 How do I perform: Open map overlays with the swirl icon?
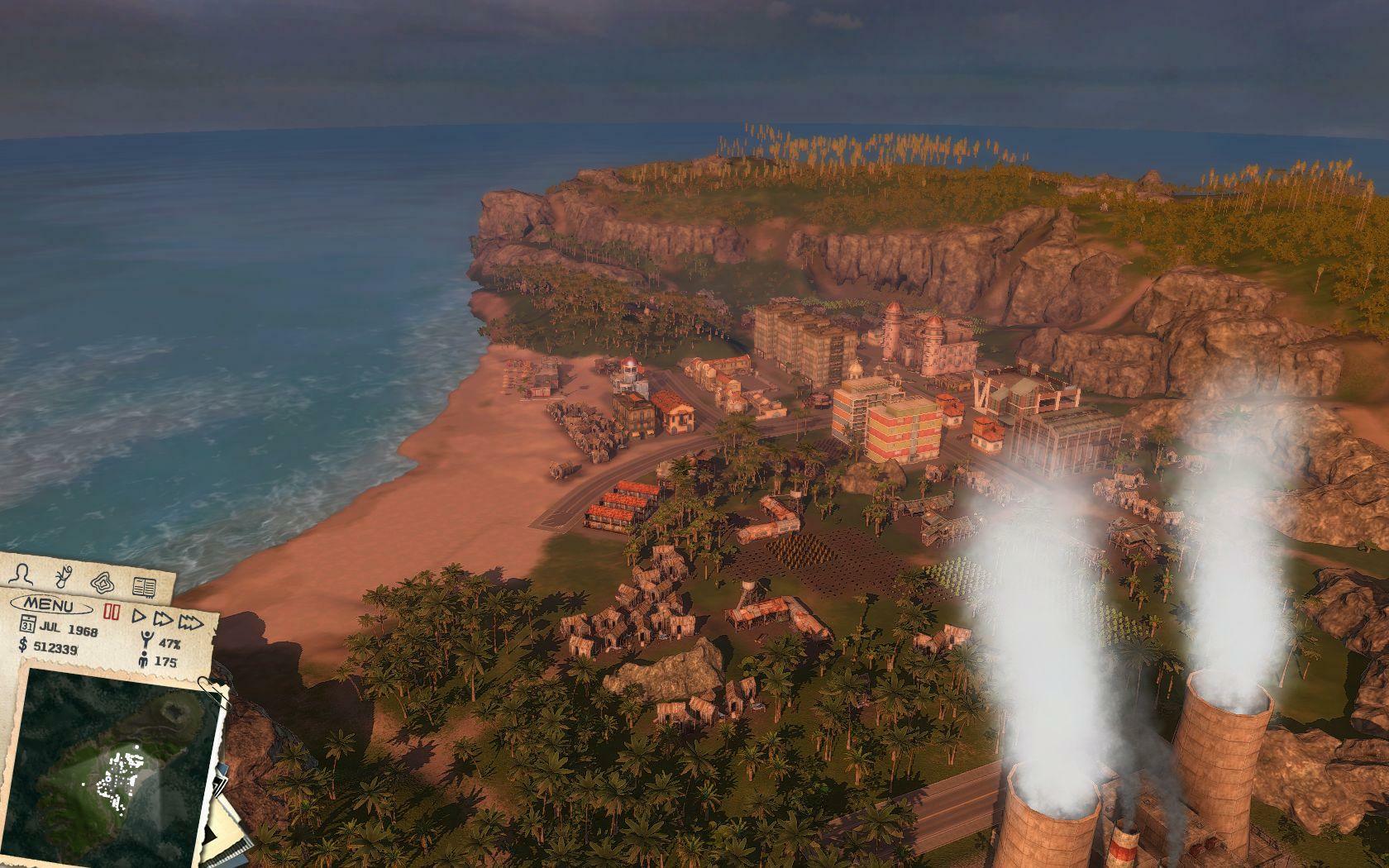pos(103,584)
